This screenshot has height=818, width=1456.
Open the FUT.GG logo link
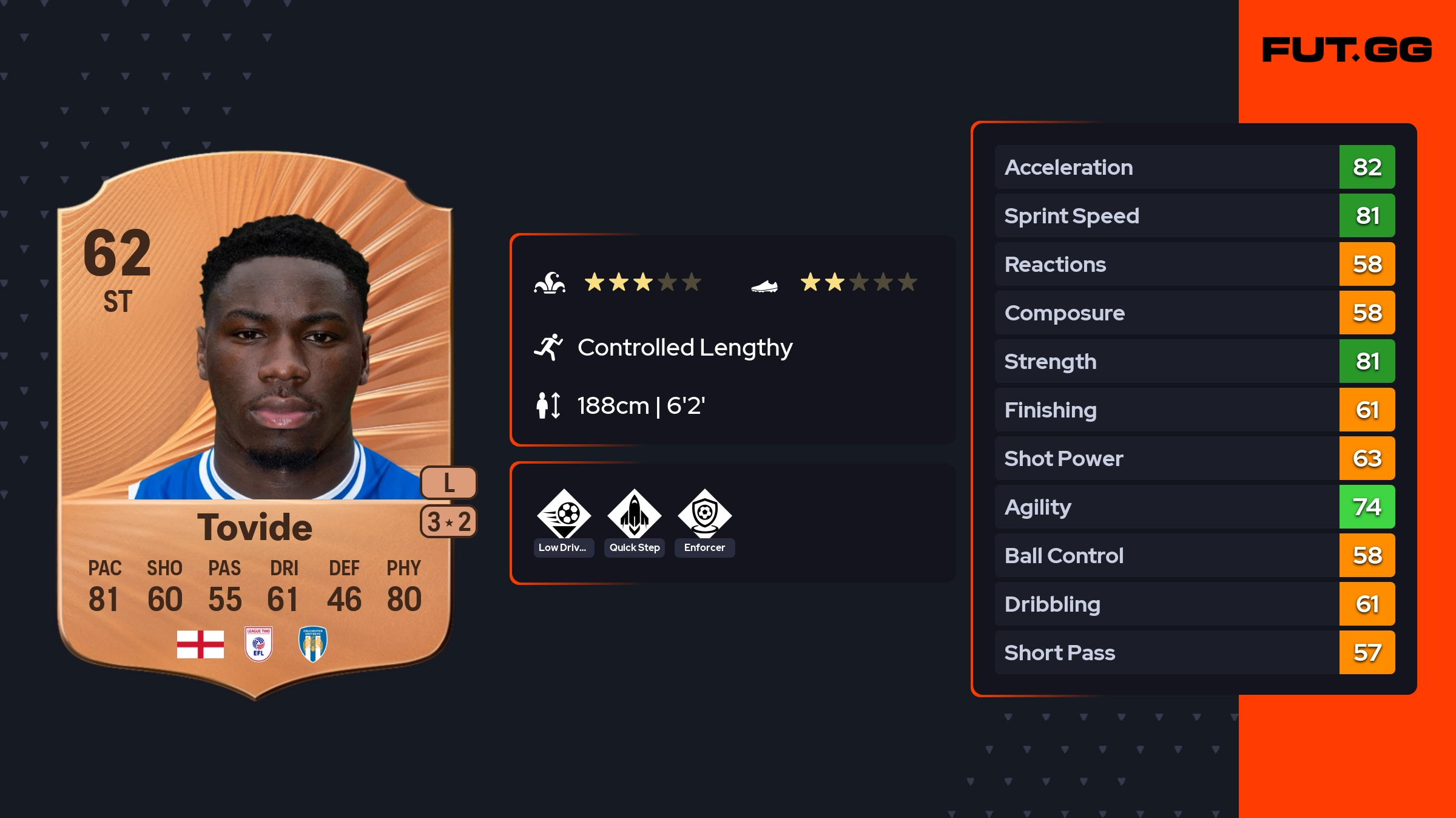click(1347, 50)
